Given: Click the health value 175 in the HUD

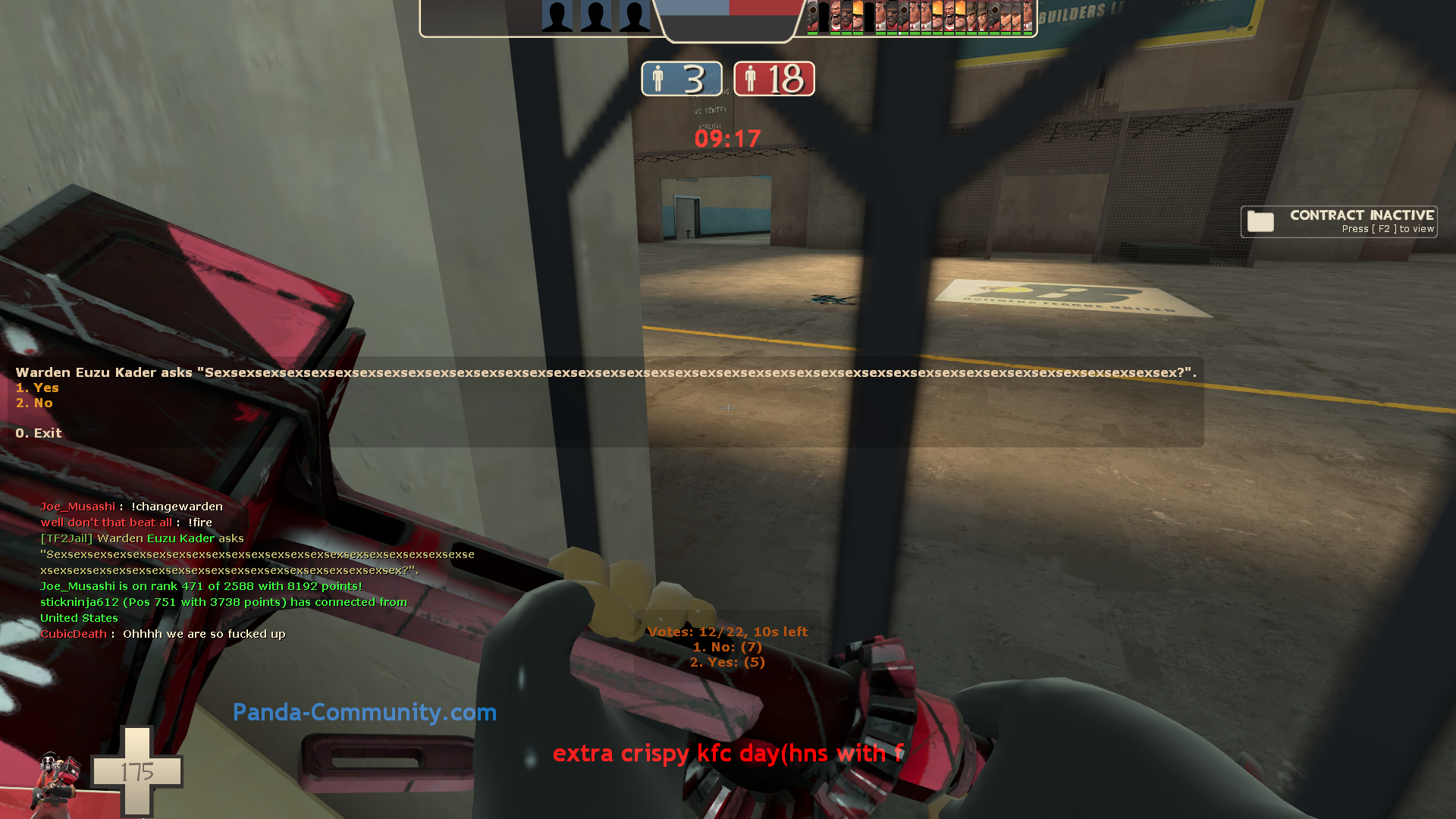Looking at the screenshot, I should click(x=136, y=770).
